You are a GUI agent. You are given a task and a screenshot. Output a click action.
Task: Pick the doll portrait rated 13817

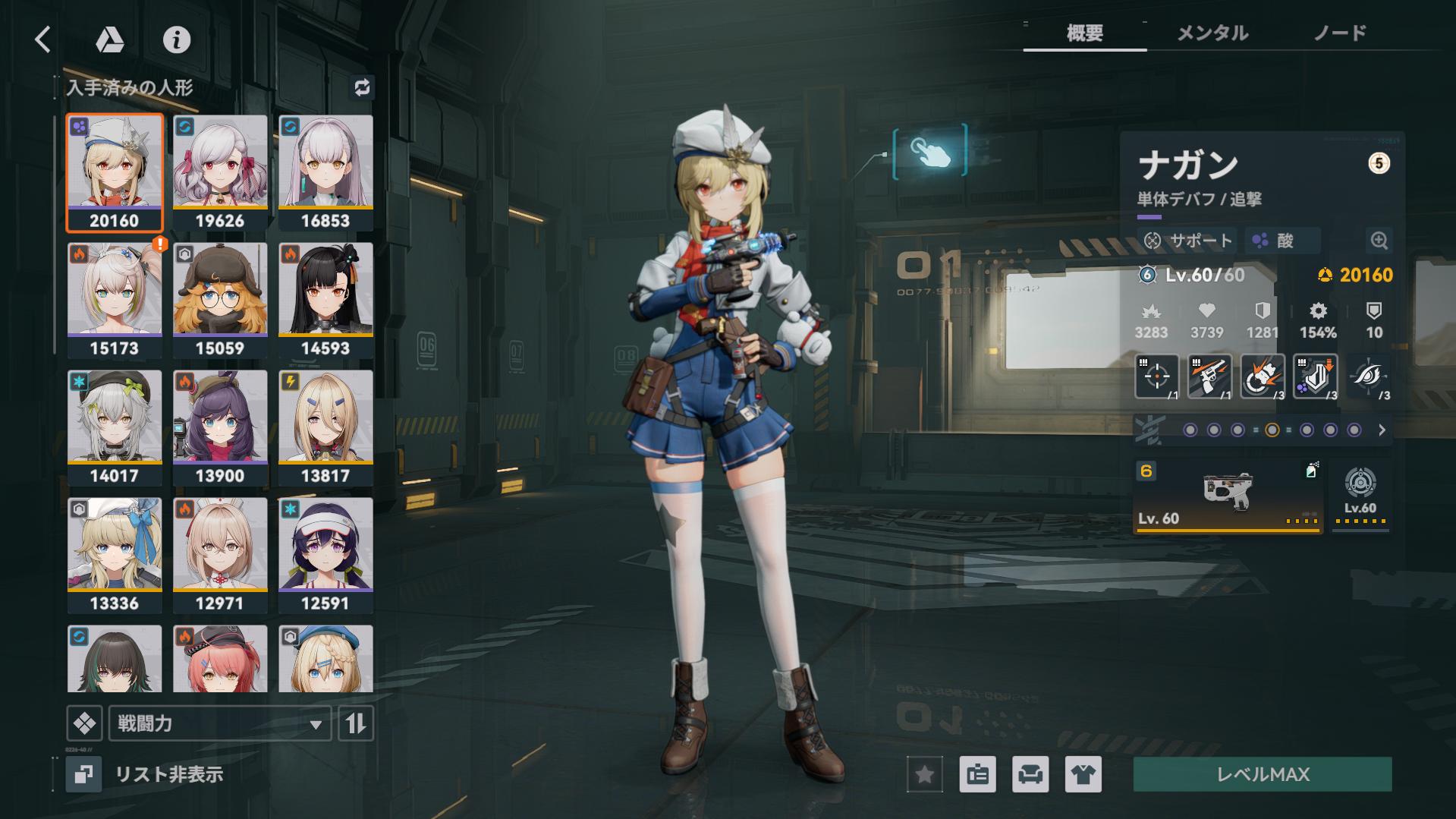tap(325, 427)
